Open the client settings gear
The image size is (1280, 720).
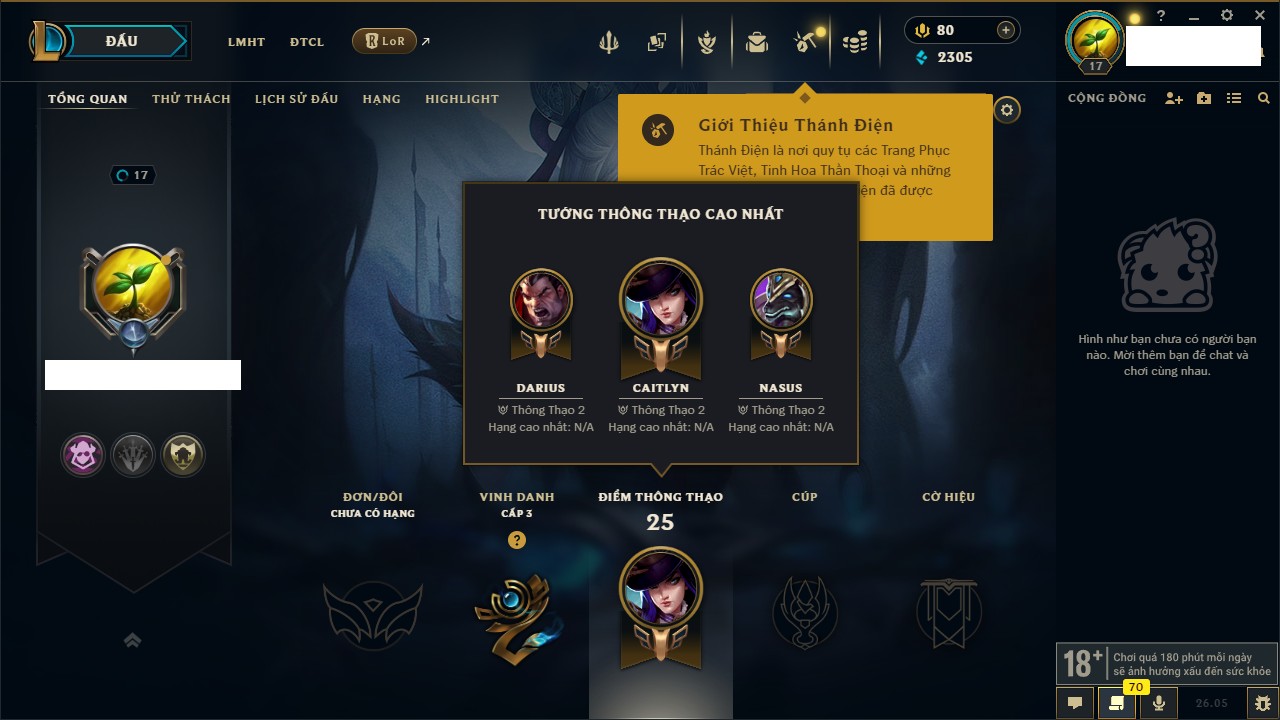coord(1227,16)
